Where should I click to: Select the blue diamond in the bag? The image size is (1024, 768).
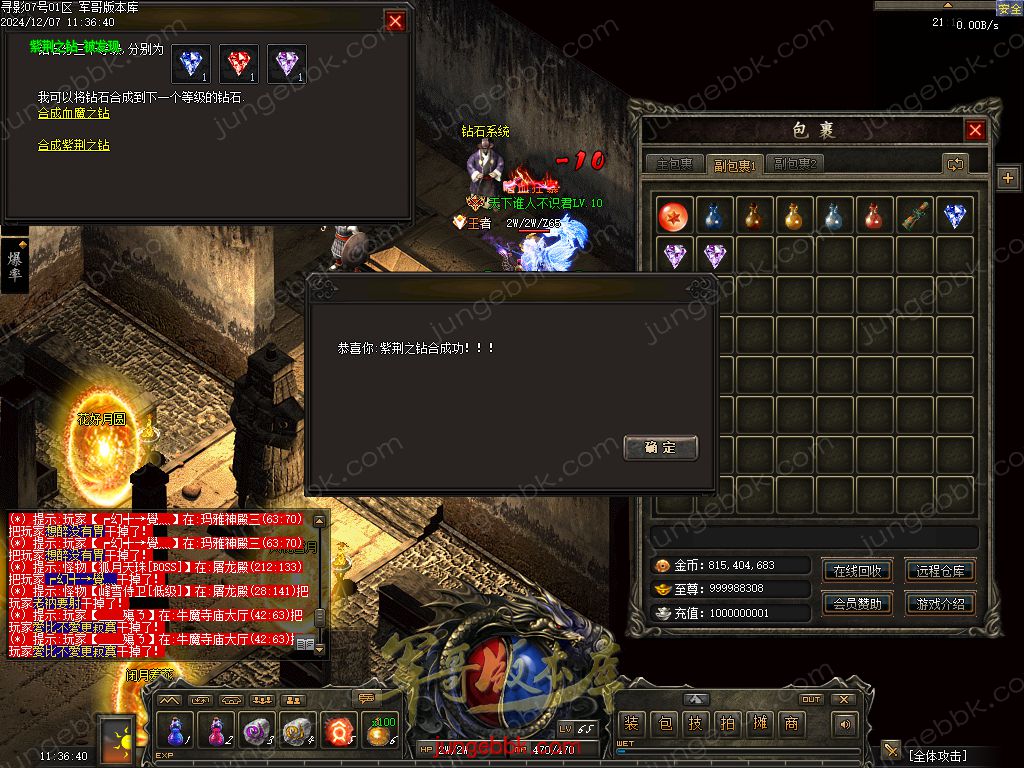pyautogui.click(x=955, y=216)
